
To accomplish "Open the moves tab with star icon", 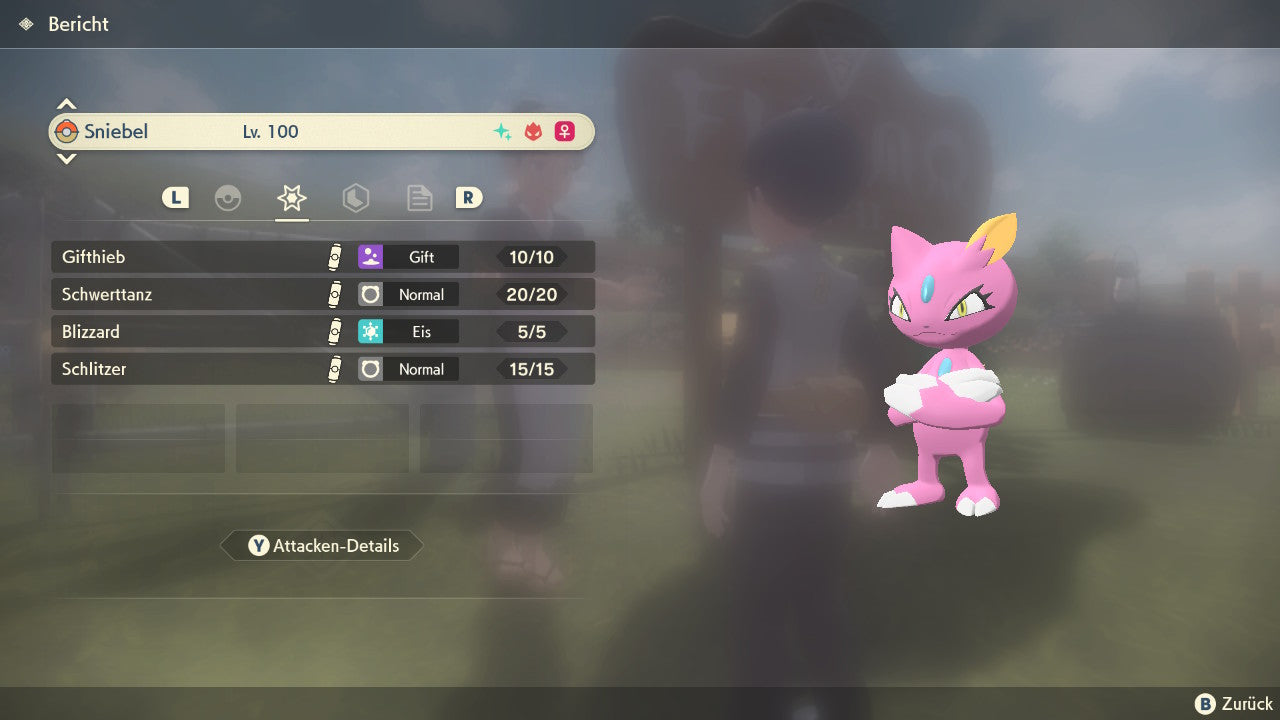I will click(291, 198).
